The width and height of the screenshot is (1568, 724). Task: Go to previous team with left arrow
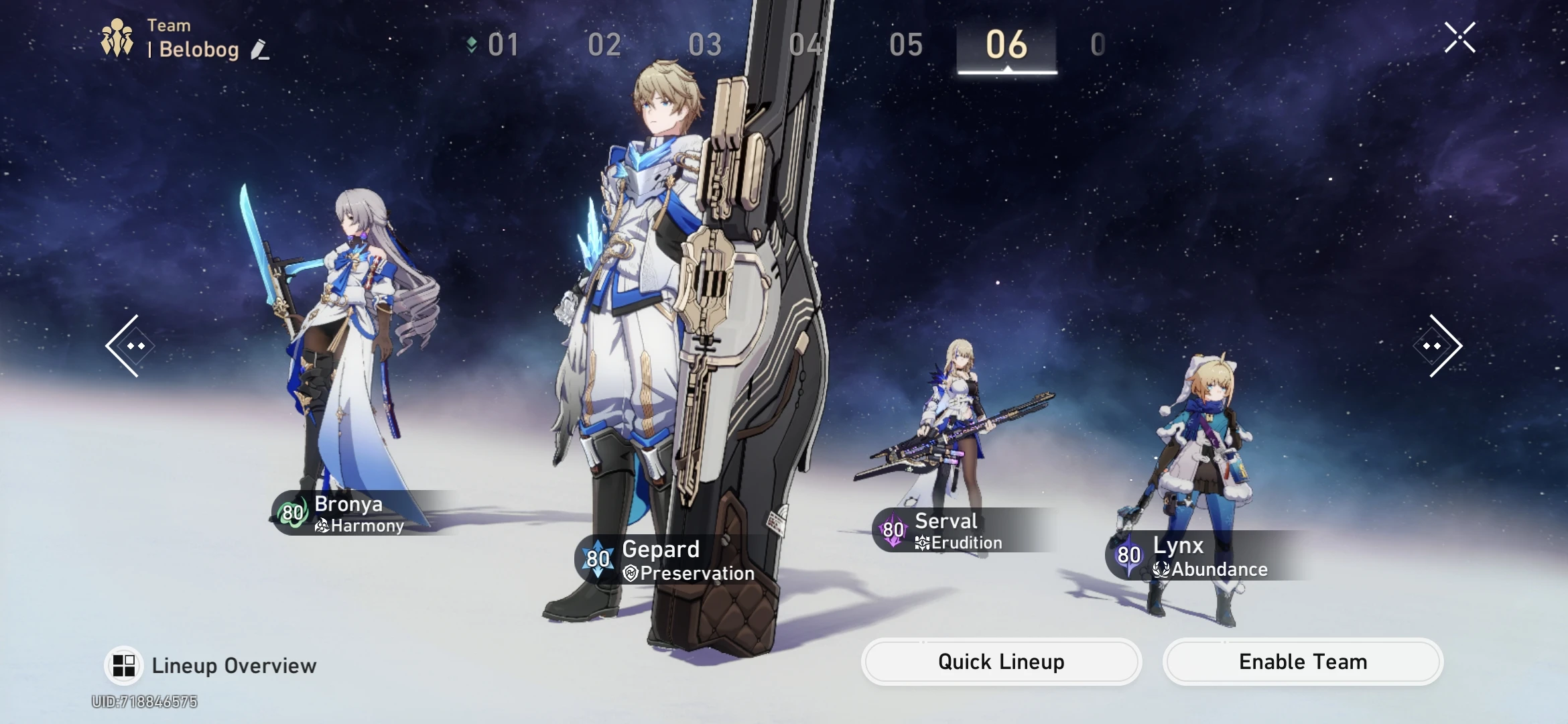click(129, 346)
